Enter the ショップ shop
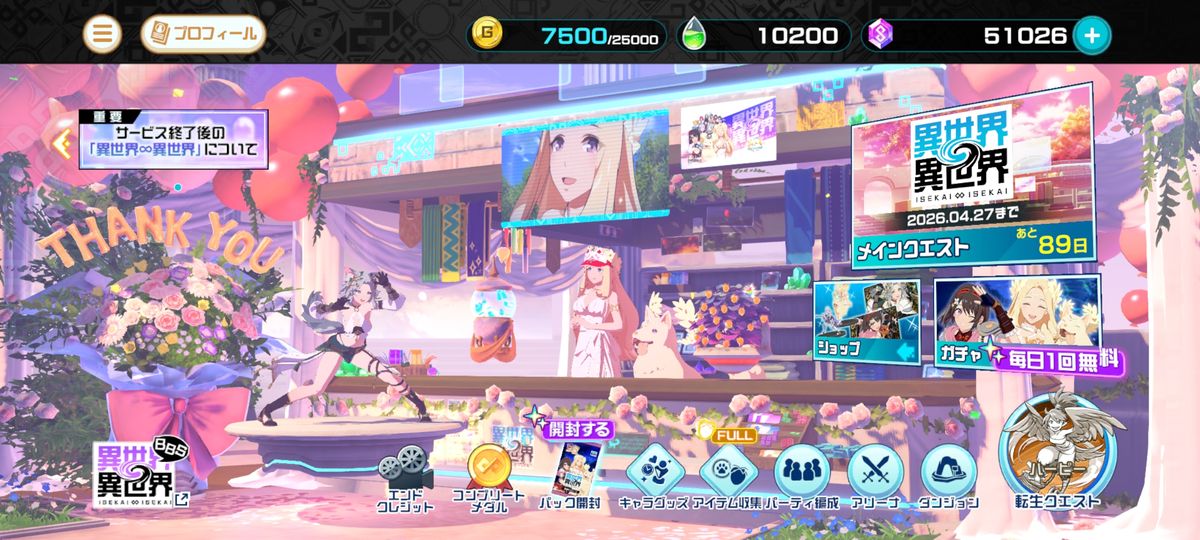 pyautogui.click(x=866, y=320)
